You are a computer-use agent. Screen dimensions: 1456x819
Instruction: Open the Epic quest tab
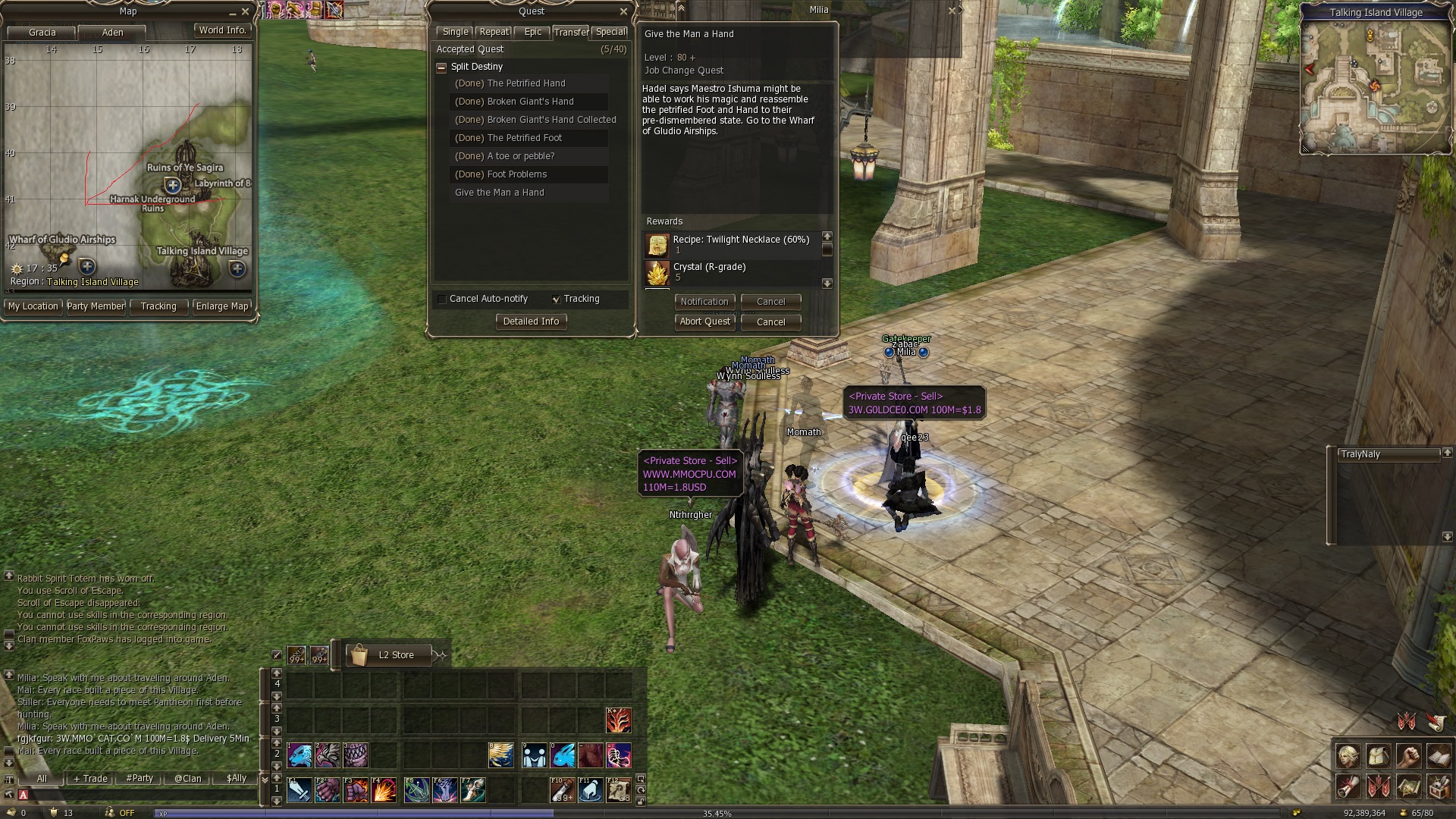(533, 32)
